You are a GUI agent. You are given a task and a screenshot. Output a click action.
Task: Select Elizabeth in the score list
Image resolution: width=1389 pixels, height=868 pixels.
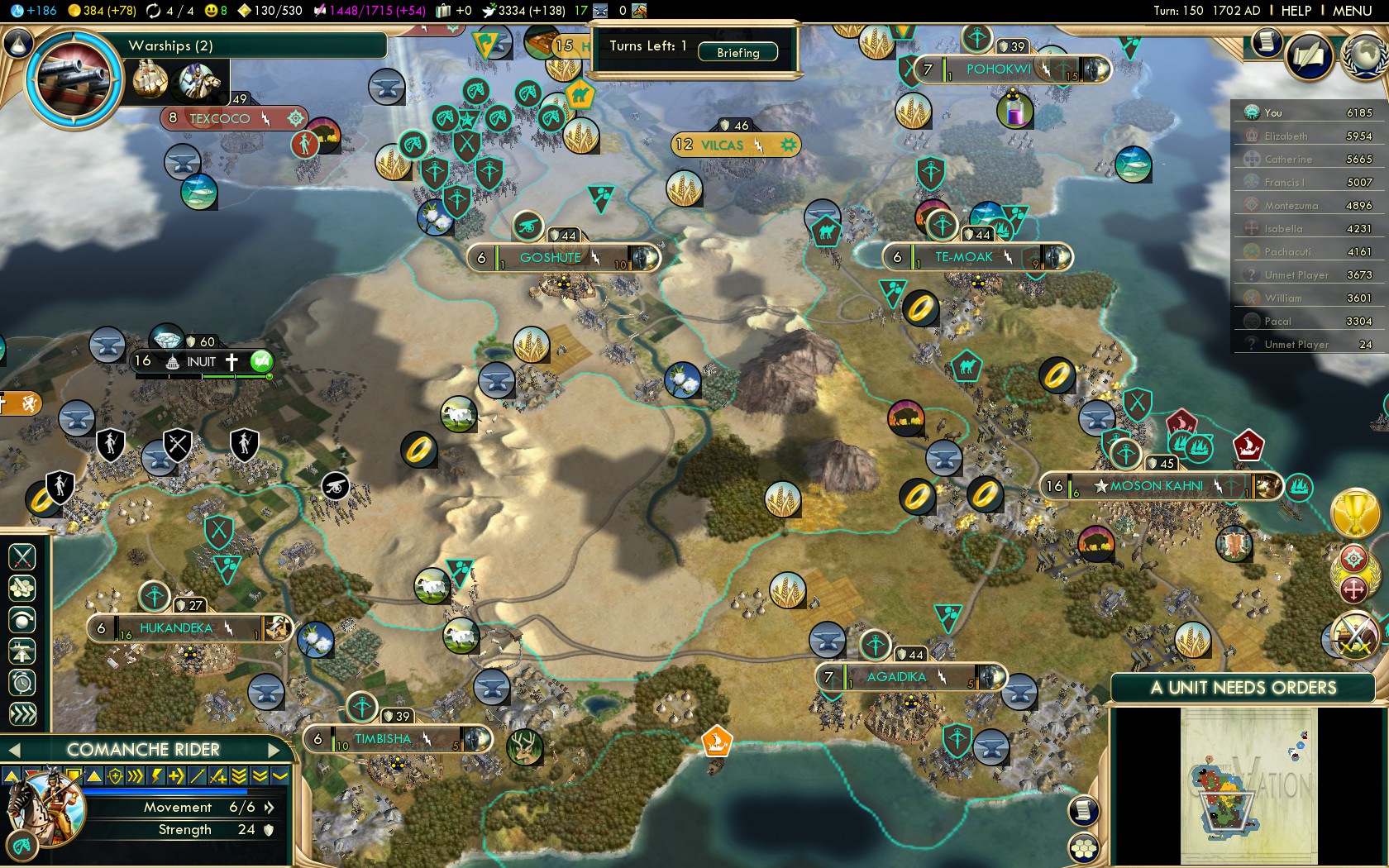tap(1286, 136)
